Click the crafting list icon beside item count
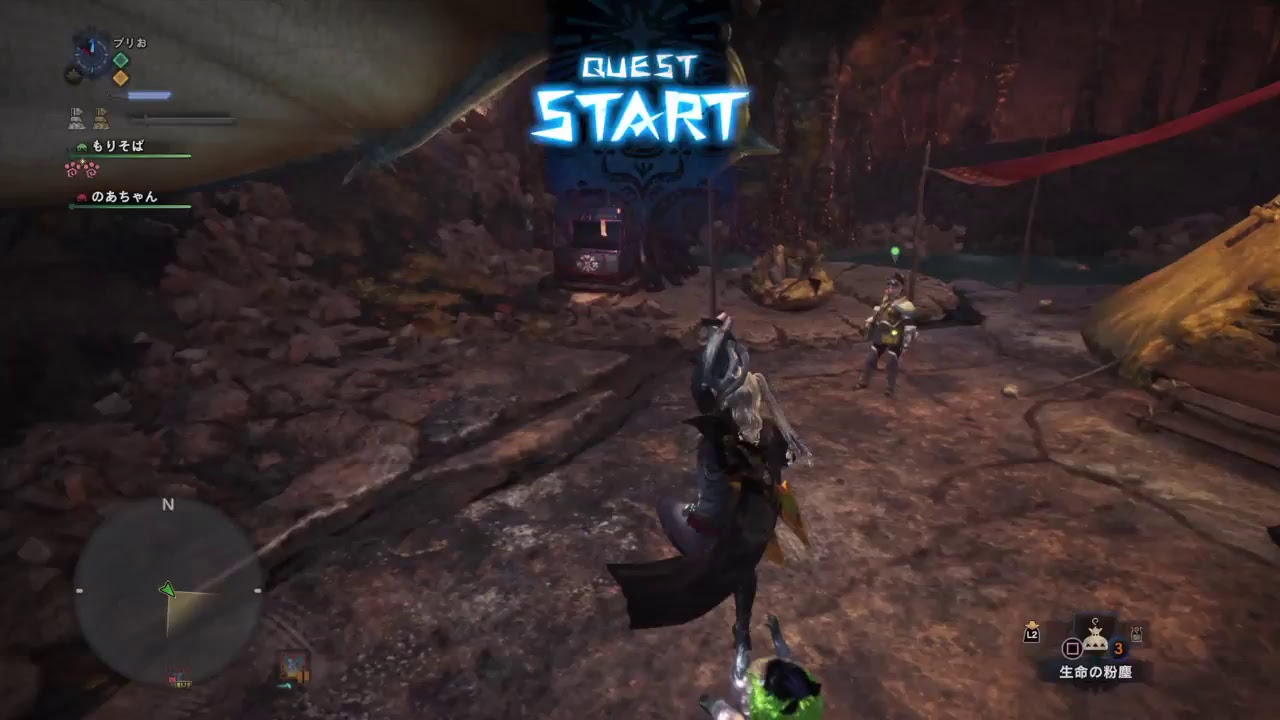This screenshot has height=720, width=1280. (x=1136, y=634)
